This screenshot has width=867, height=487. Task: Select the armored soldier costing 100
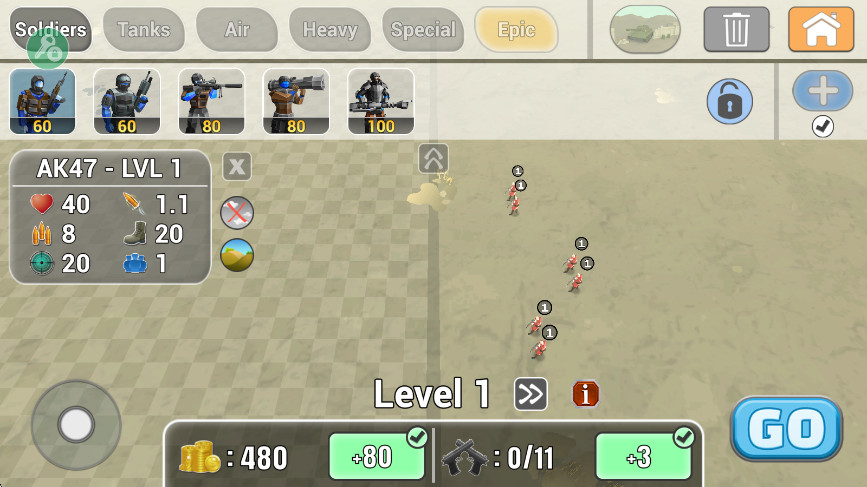[x=381, y=101]
